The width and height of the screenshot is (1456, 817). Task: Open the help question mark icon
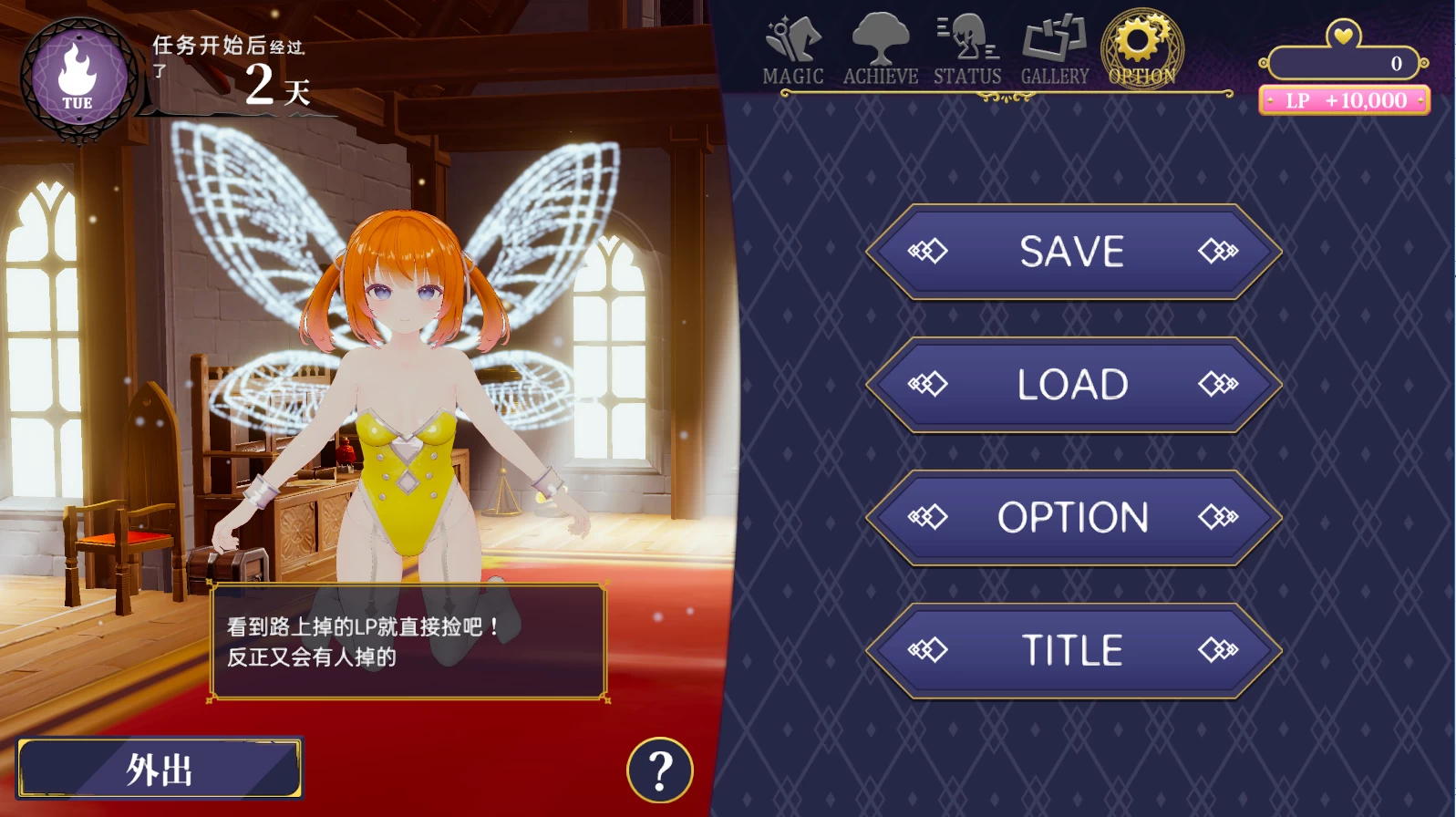coord(658,770)
